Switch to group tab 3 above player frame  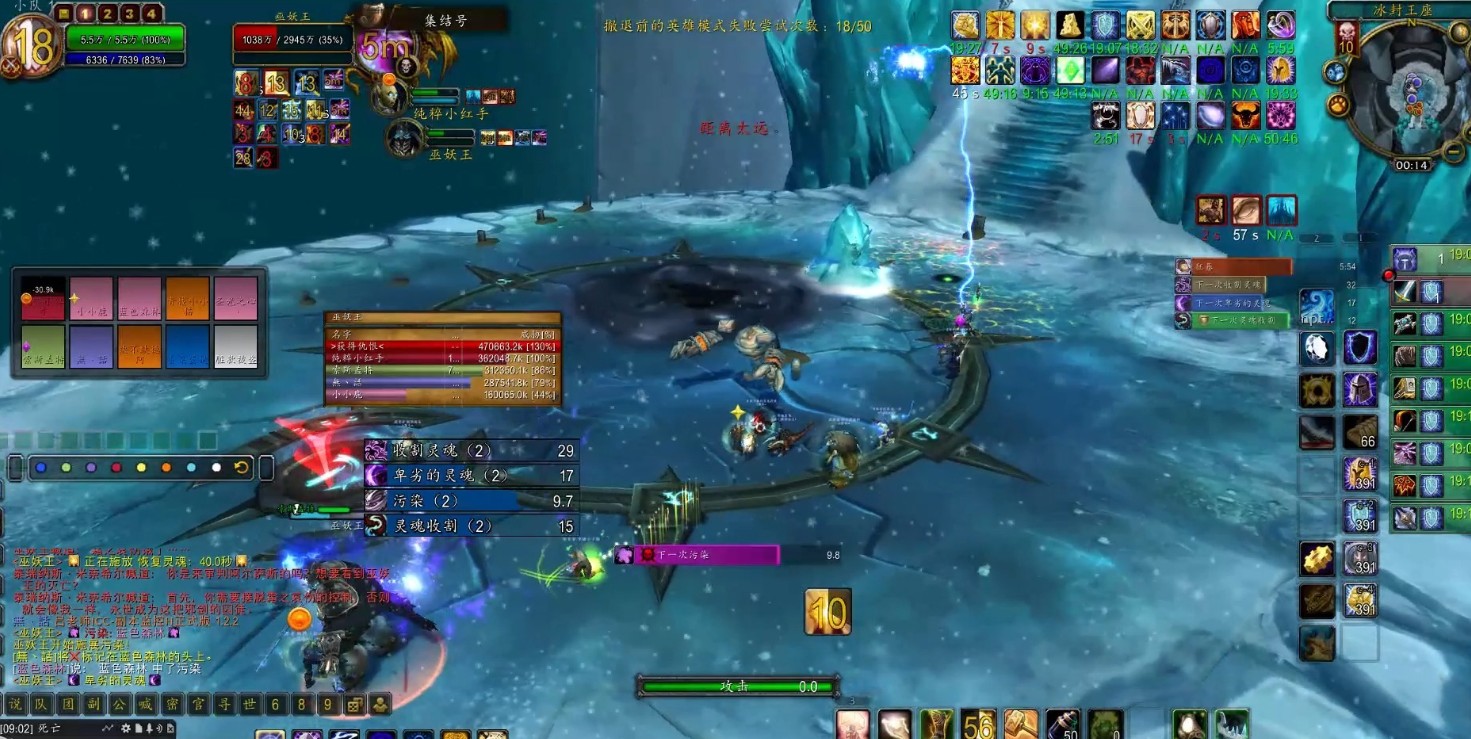coord(130,13)
